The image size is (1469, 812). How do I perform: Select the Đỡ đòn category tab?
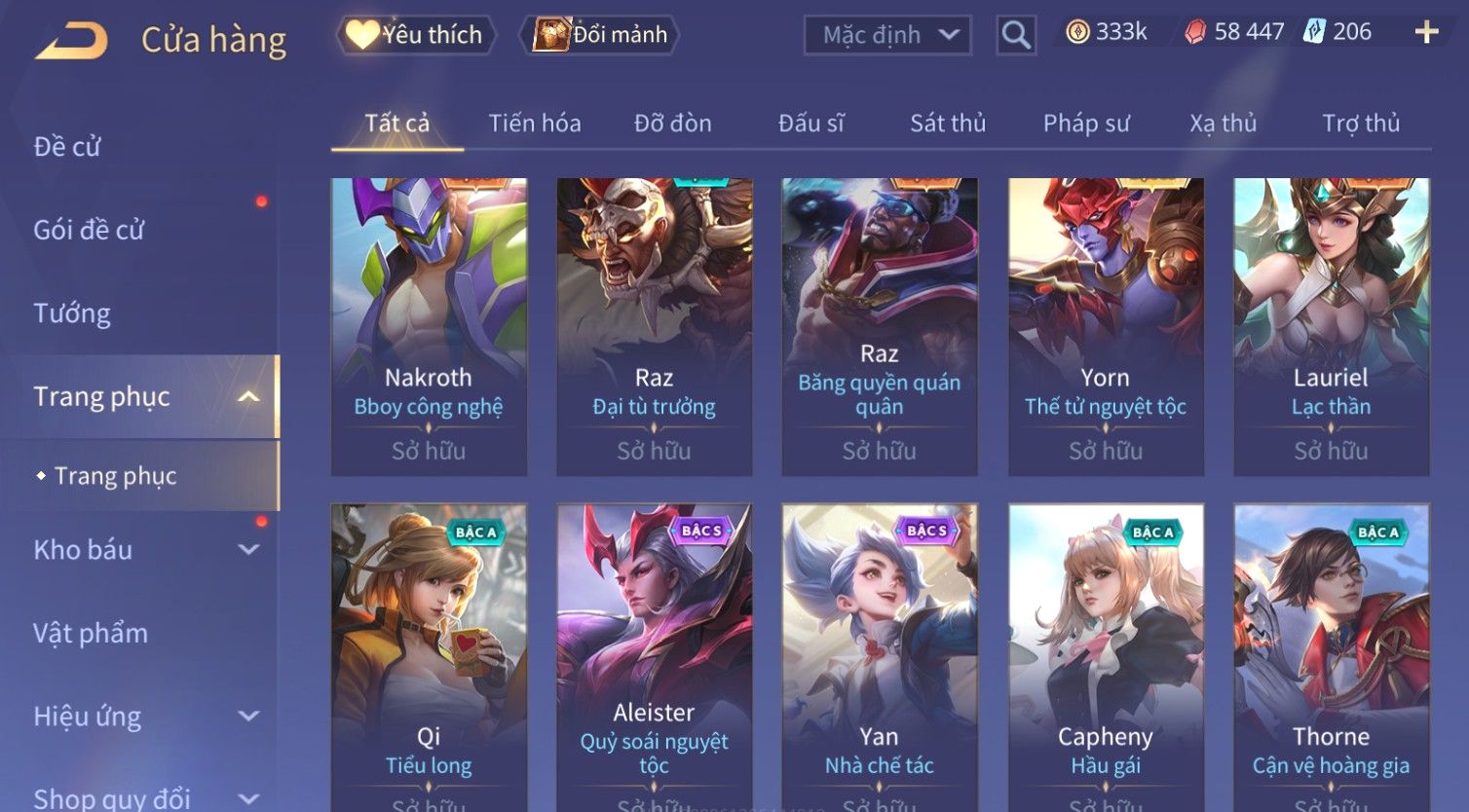(x=672, y=124)
